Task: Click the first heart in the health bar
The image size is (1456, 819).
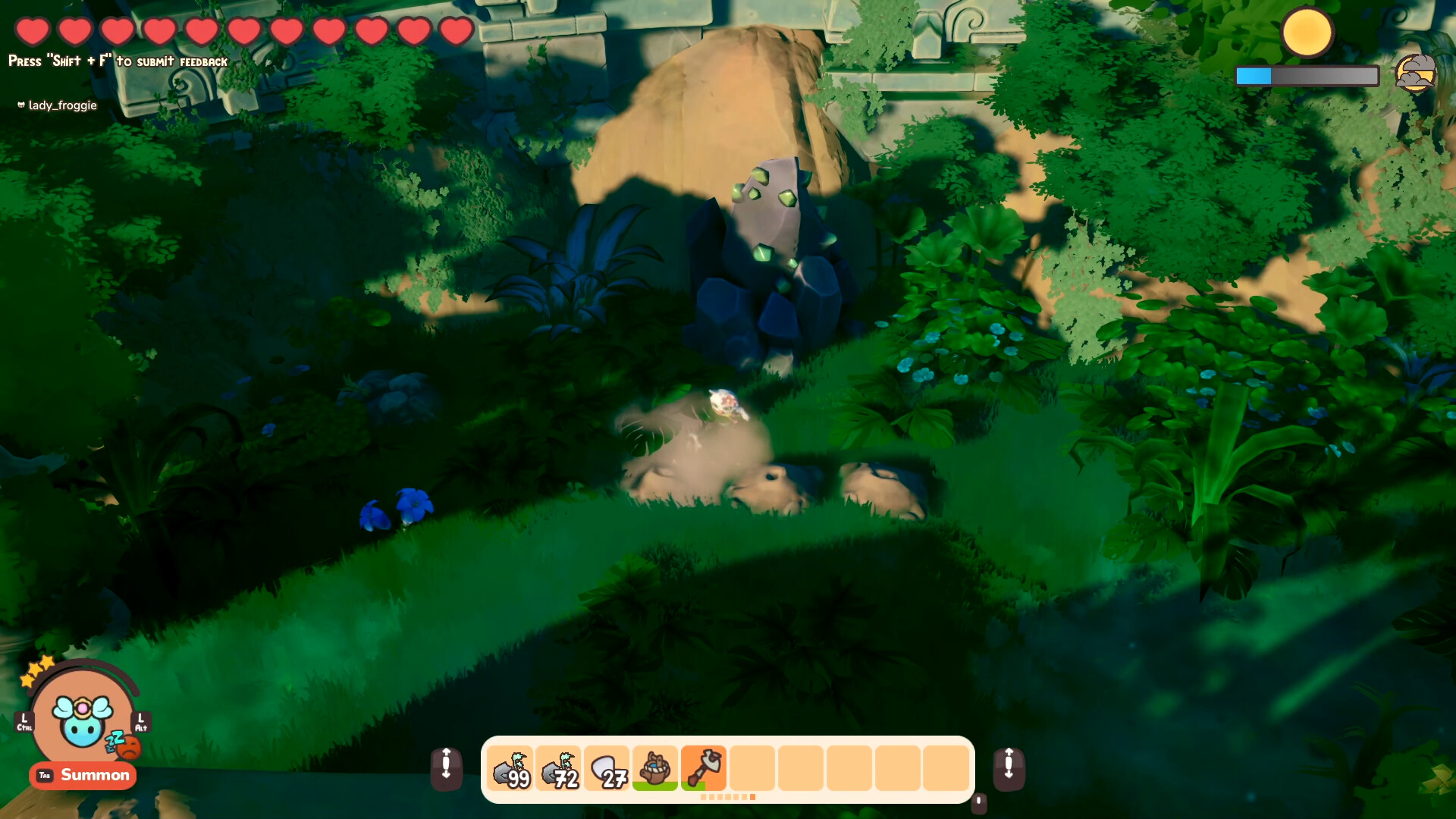Action: pos(33,31)
